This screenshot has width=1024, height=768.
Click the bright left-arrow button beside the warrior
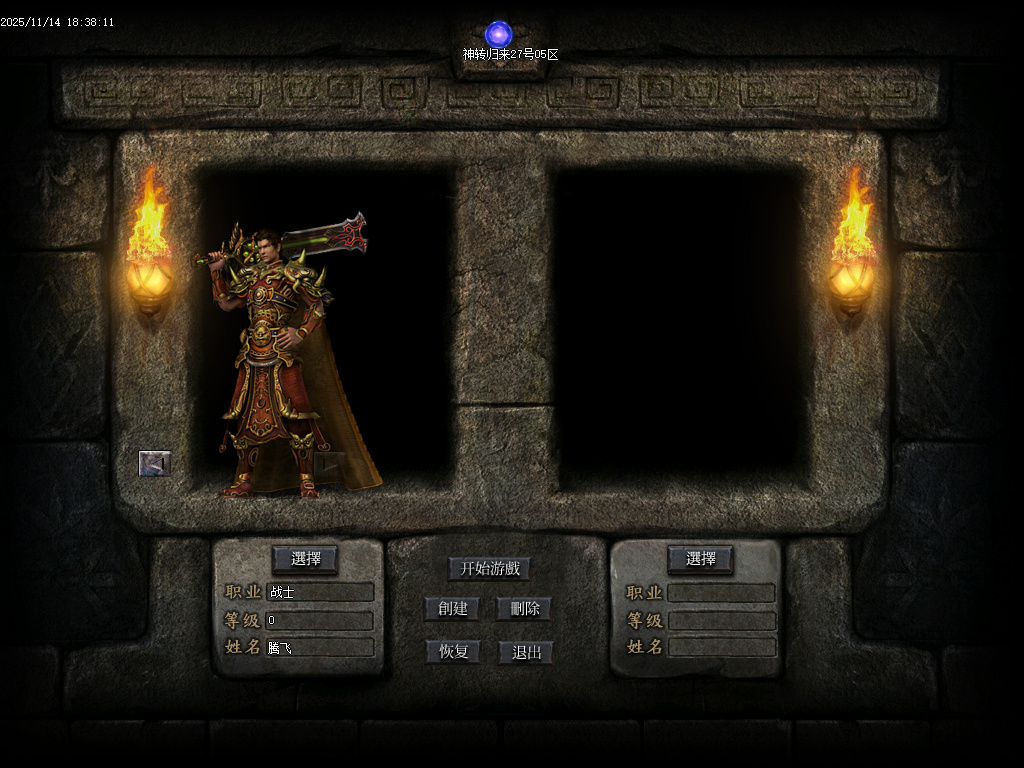pos(154,463)
